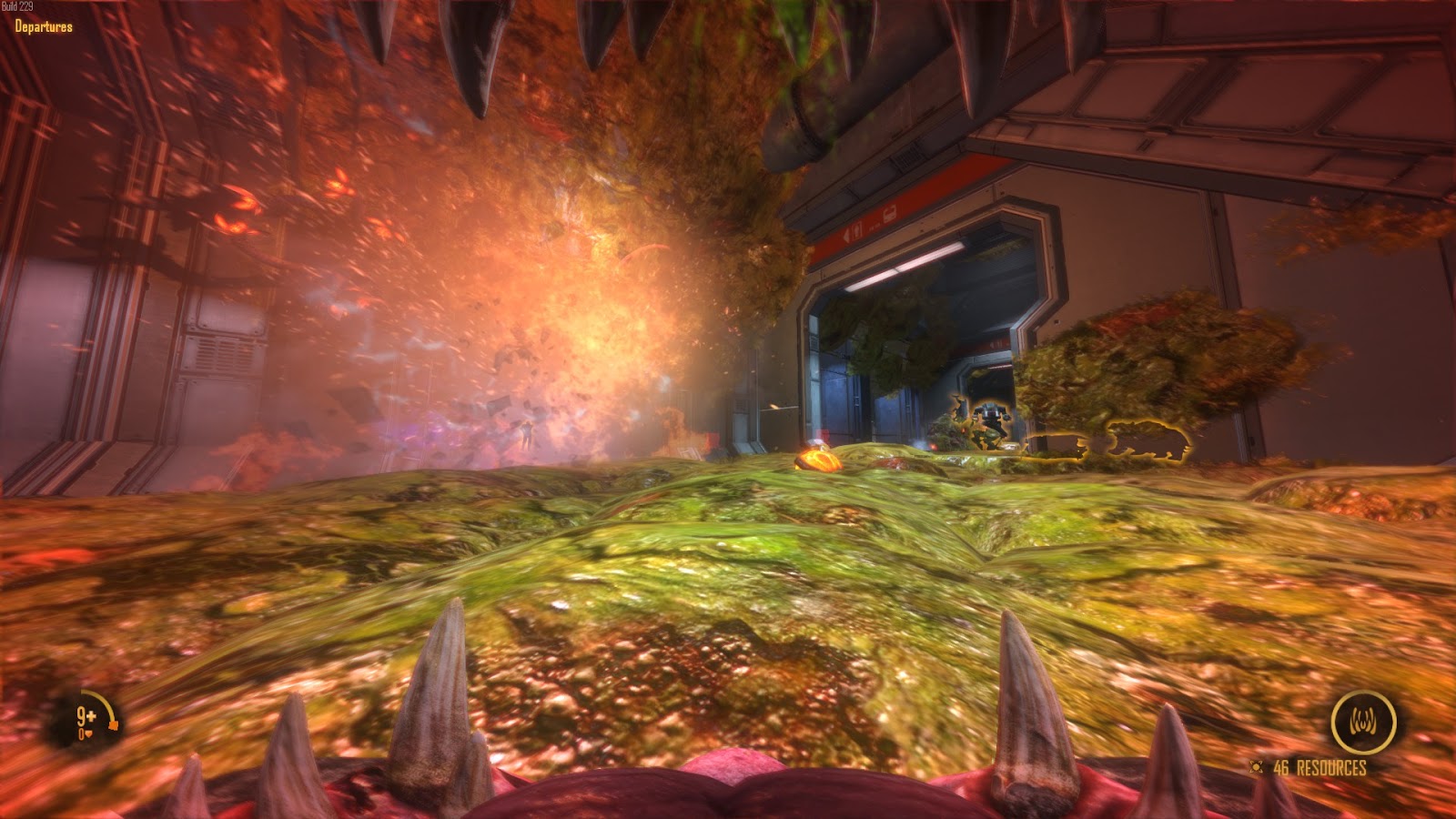The width and height of the screenshot is (1456, 819).
Task: Click the plus icon next to ammo count
Action: tap(91, 716)
